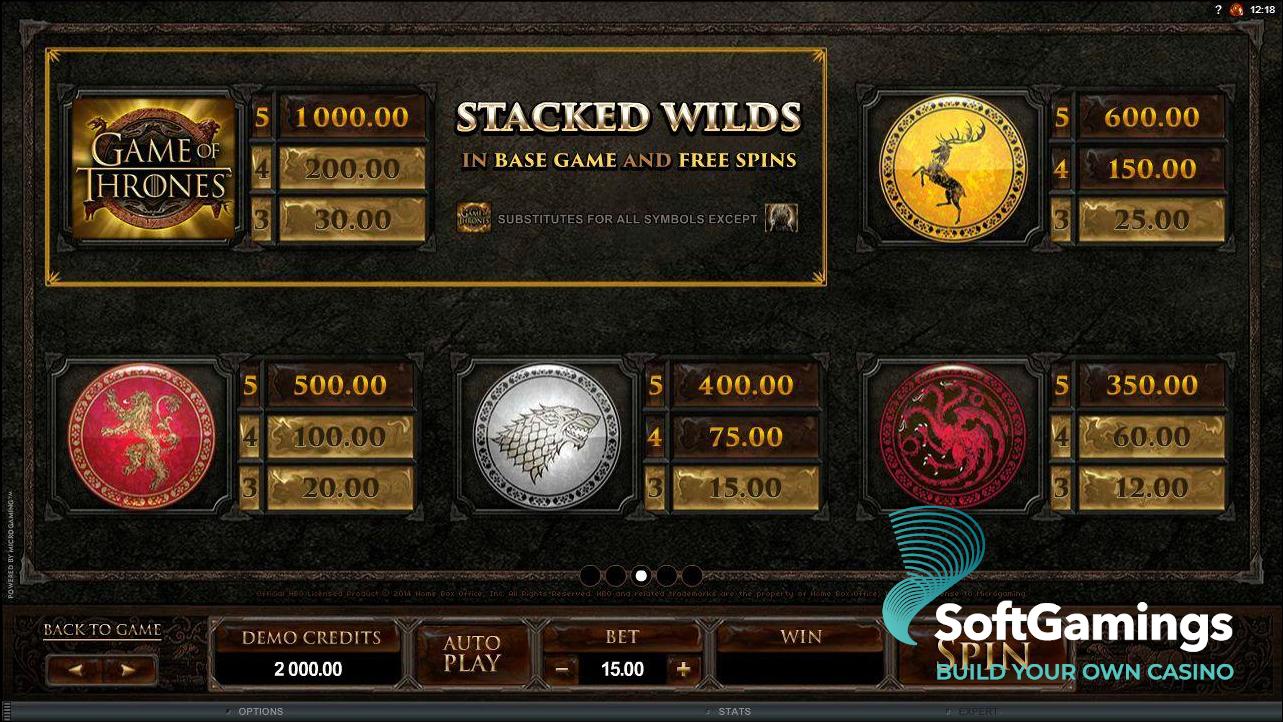Click the help question mark icon
This screenshot has width=1283, height=722.
[1218, 9]
